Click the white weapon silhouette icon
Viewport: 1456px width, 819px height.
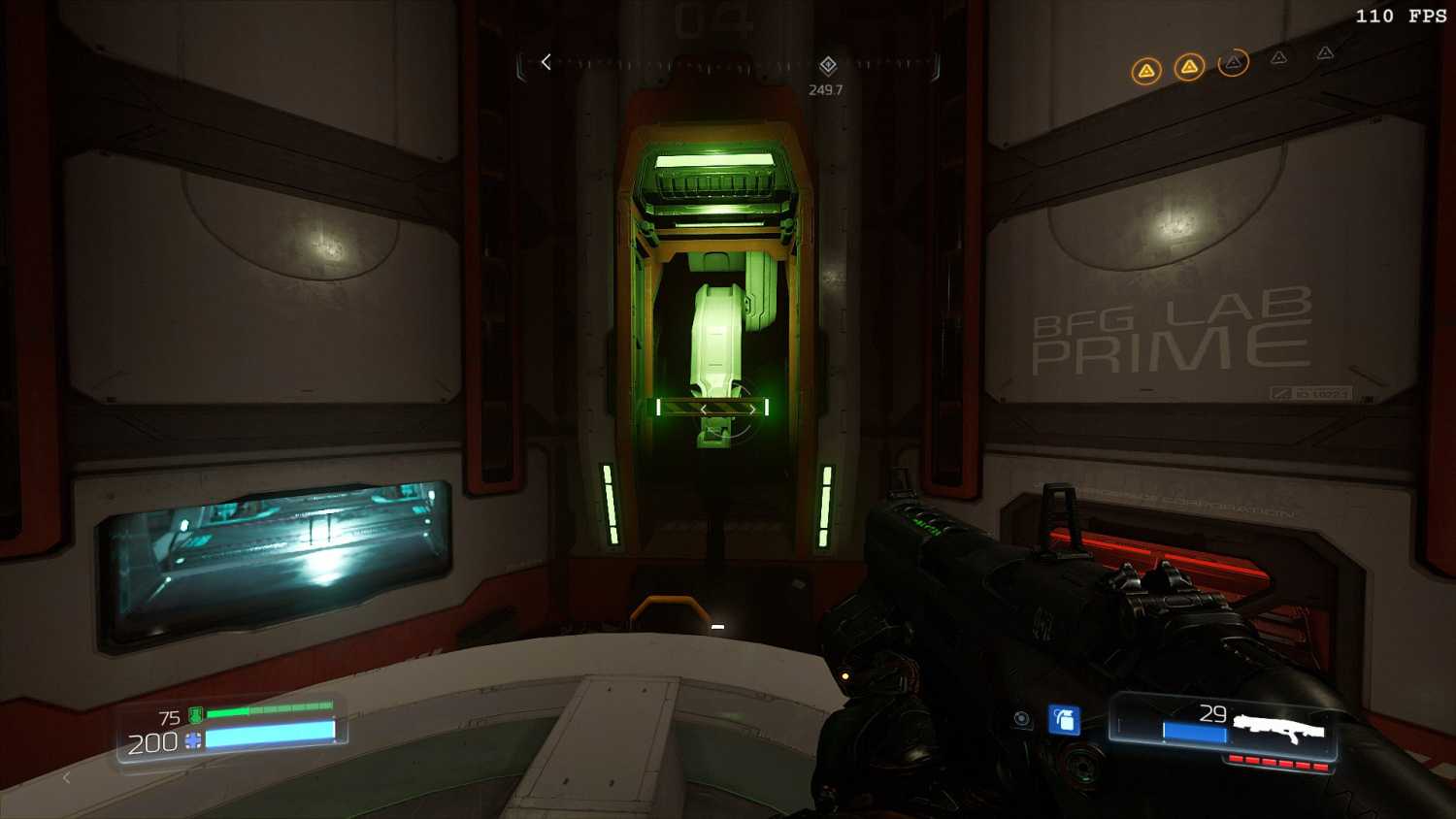[1278, 726]
